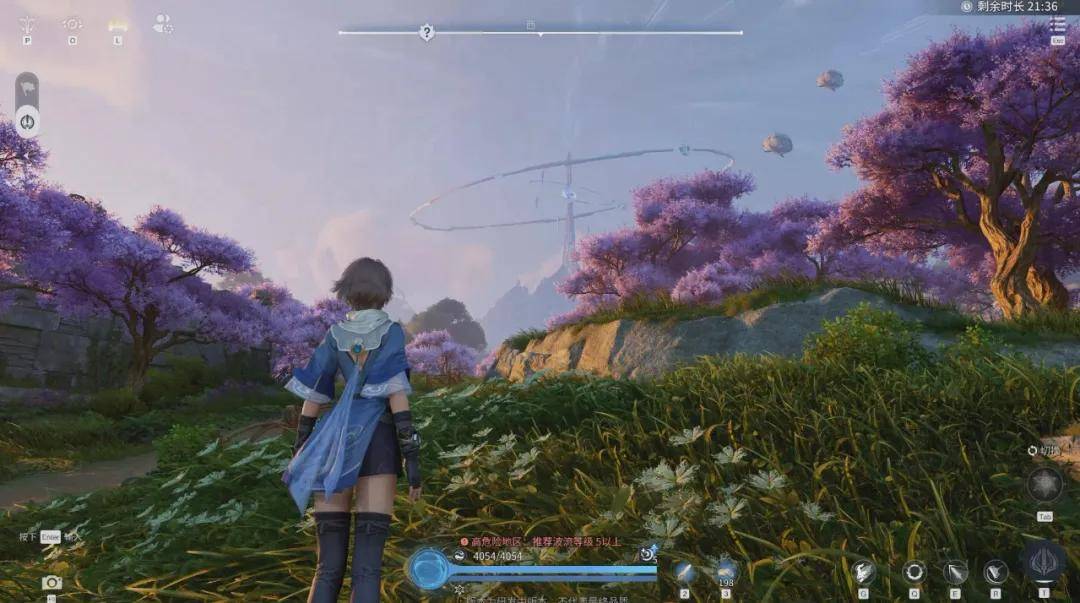
Task: Open the camera photo mode icon
Action: click(x=51, y=582)
